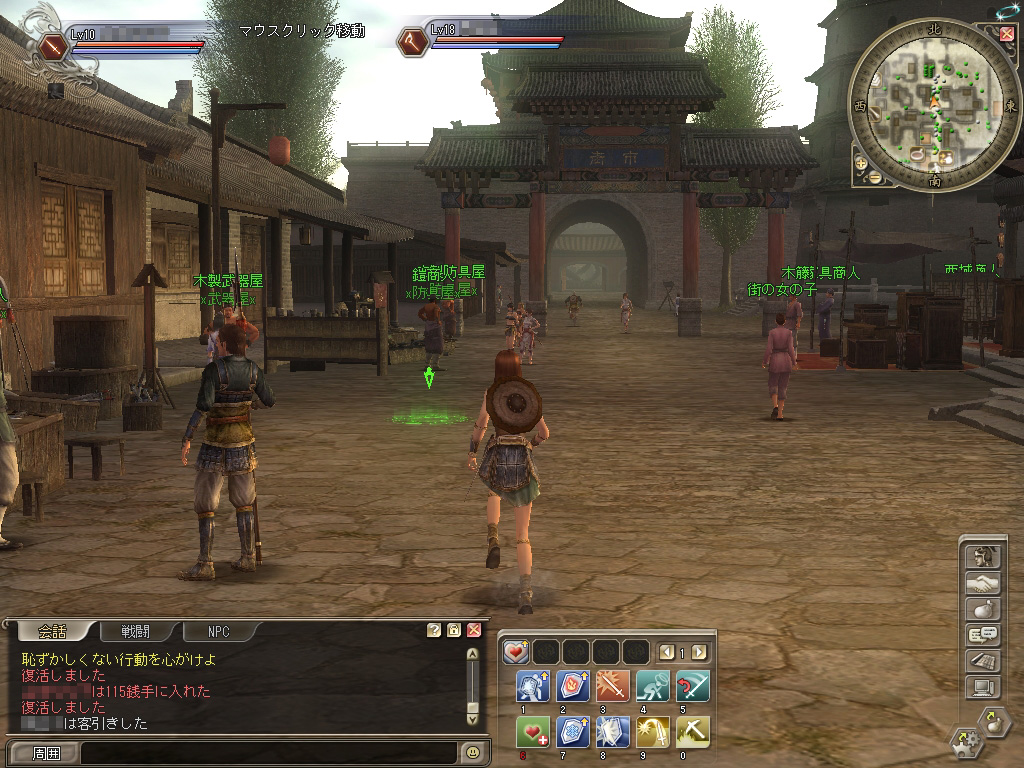Viewport: 1024px width, 768px height.
Task: Open the 周囲 chat channel selector
Action: (x=47, y=752)
